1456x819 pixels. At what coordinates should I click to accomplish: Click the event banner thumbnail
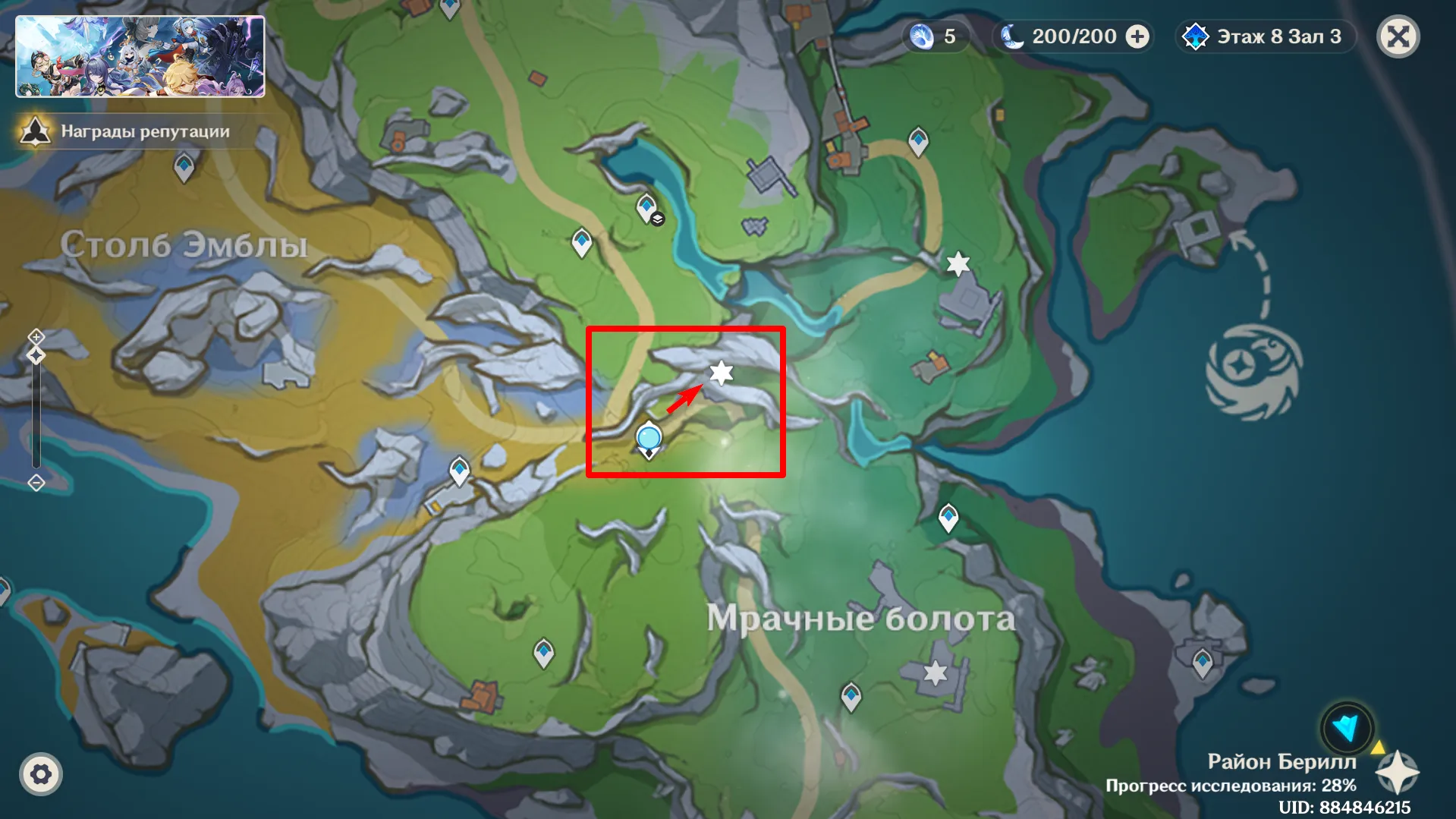click(x=140, y=54)
